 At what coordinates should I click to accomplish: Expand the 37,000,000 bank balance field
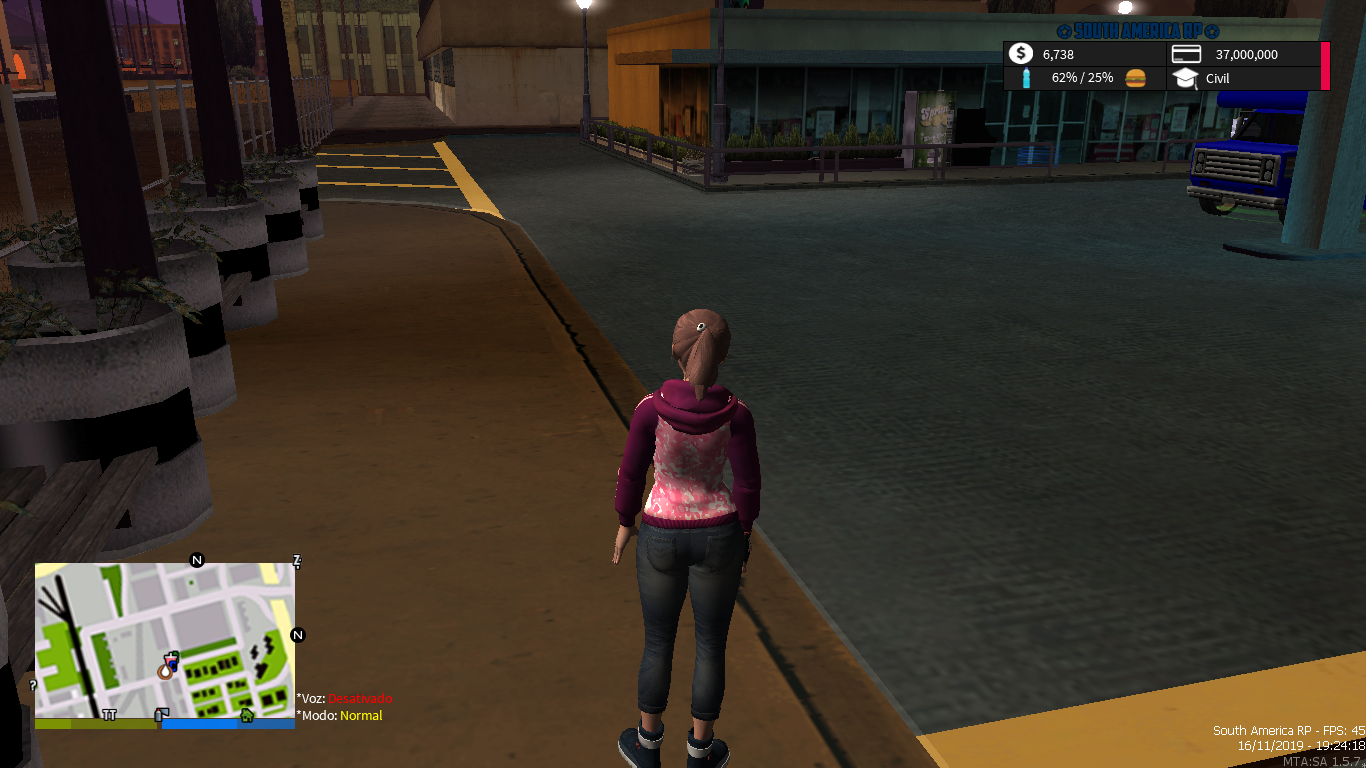click(1247, 54)
